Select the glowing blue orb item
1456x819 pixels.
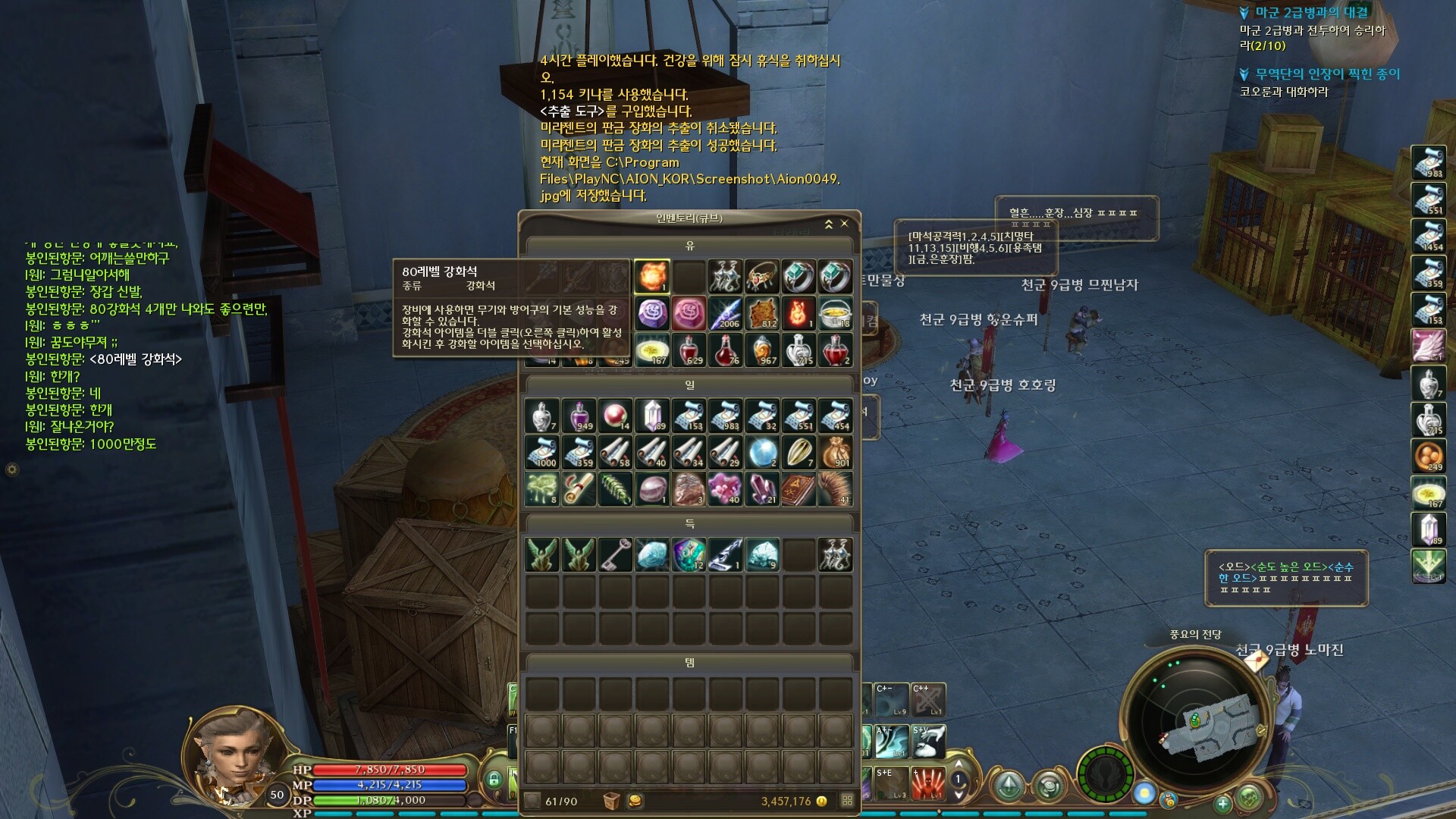coord(761,452)
